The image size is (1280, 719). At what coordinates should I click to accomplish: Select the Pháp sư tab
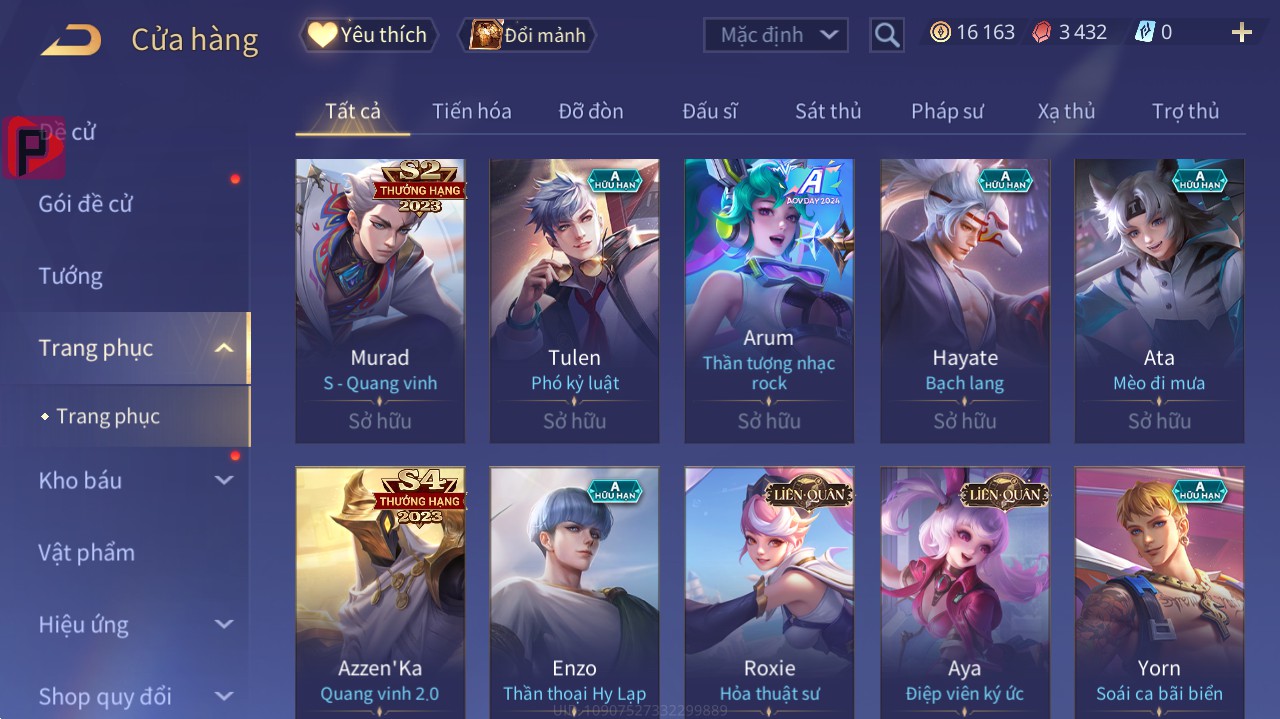click(947, 111)
